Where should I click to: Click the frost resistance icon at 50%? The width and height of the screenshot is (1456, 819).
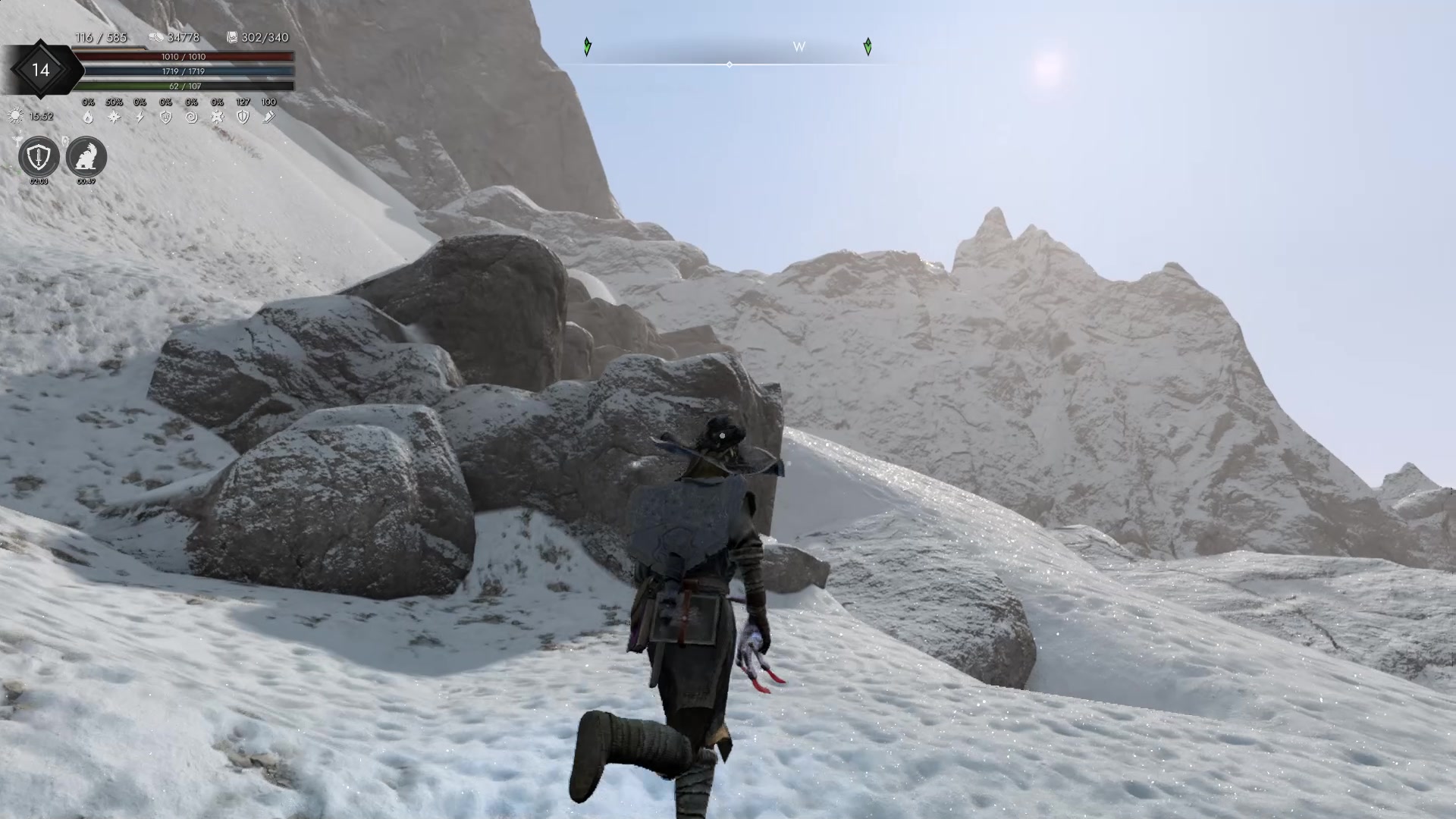(115, 118)
